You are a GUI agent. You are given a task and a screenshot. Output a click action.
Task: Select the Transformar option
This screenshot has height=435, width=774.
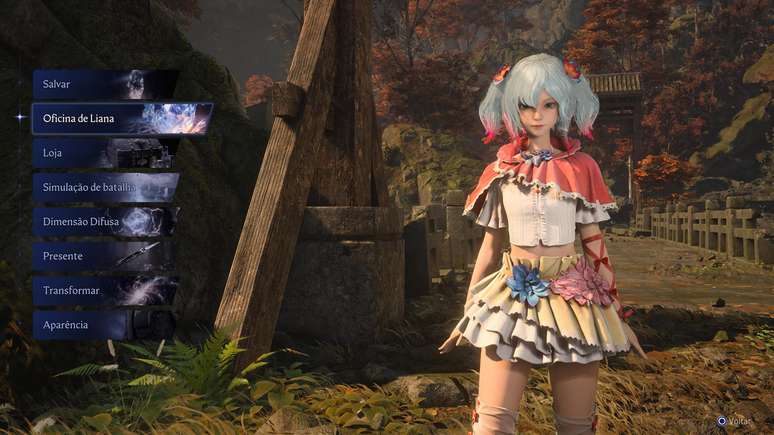pyautogui.click(x=105, y=291)
